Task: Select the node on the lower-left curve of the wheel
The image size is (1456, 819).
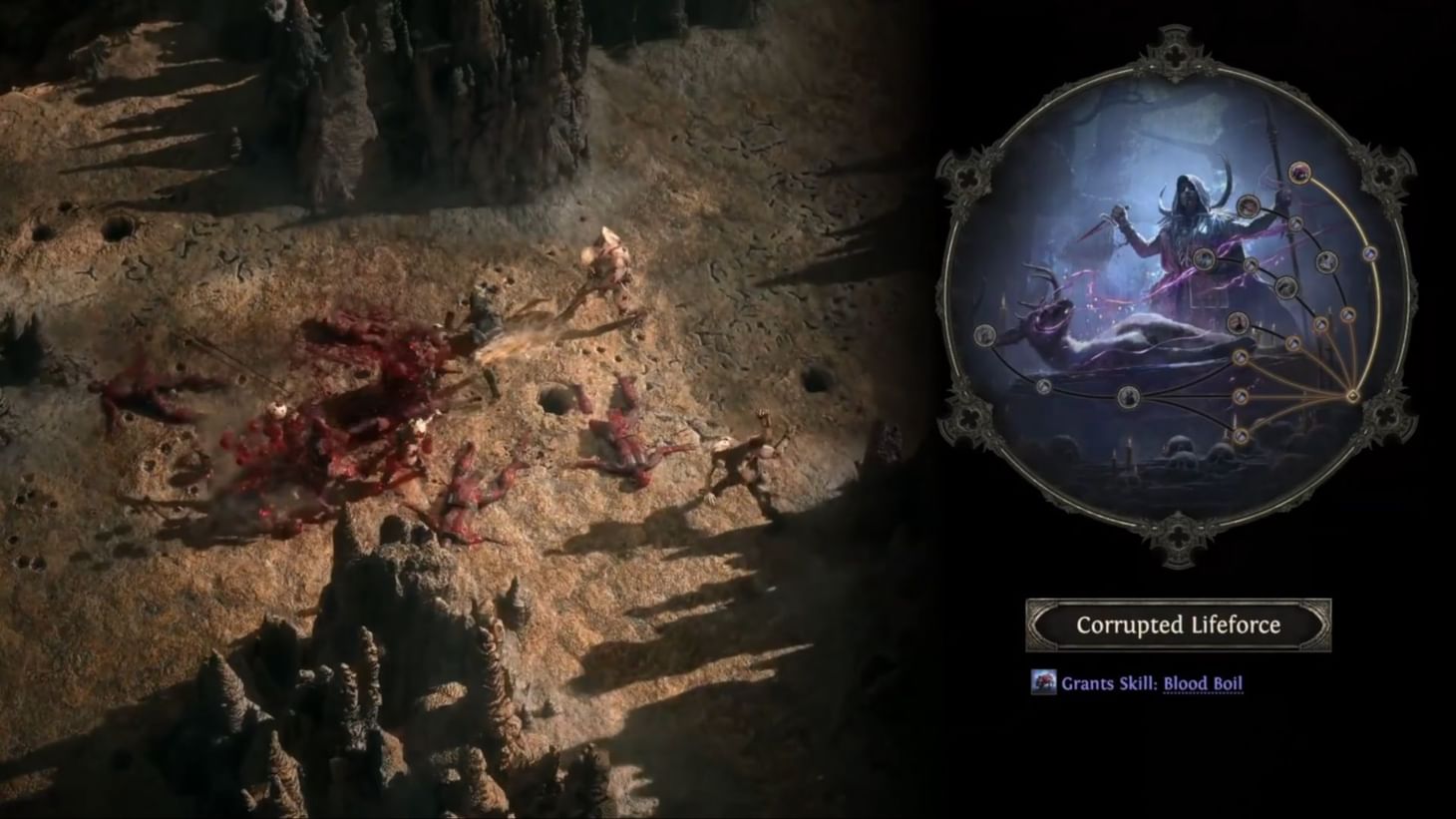Action: click(1043, 387)
